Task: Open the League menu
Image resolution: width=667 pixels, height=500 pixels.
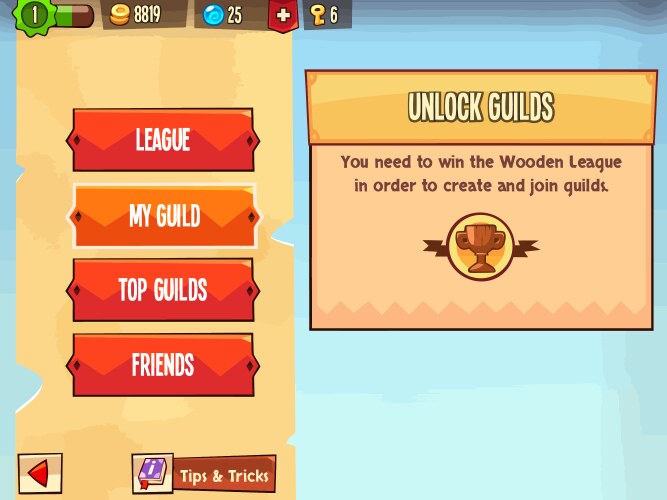Action: [163, 140]
